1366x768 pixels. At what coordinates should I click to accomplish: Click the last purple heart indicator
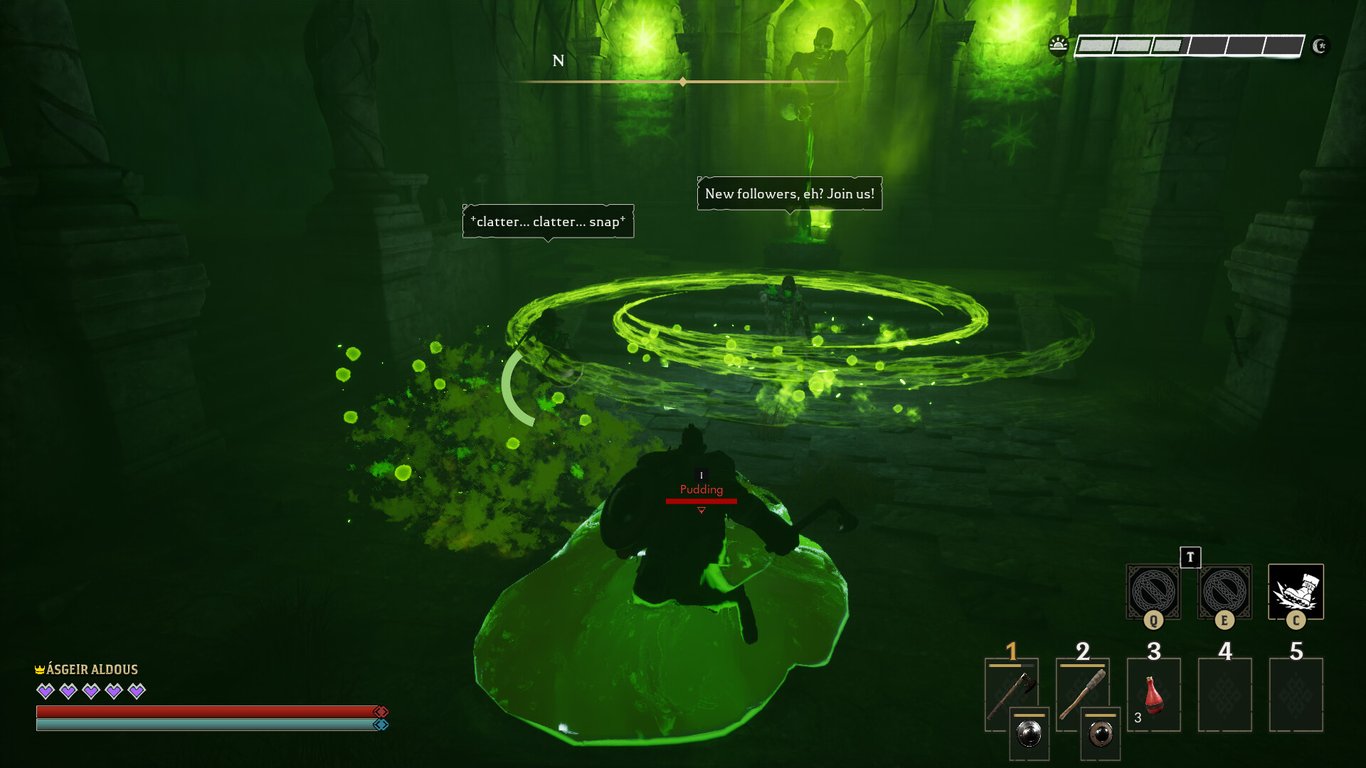[x=137, y=690]
